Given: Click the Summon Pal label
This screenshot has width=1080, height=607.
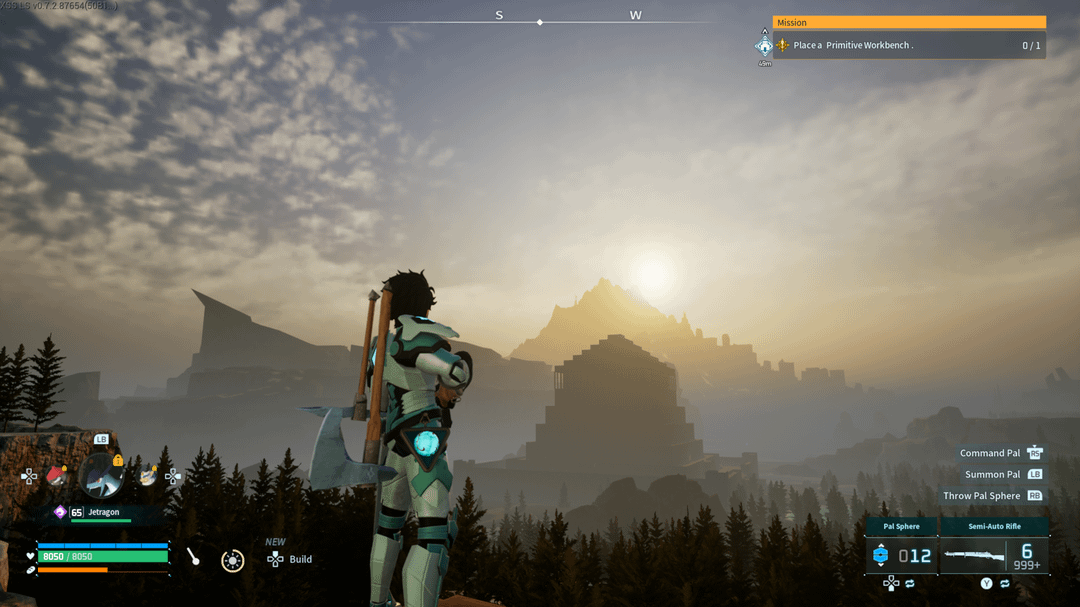Looking at the screenshot, I should [992, 474].
